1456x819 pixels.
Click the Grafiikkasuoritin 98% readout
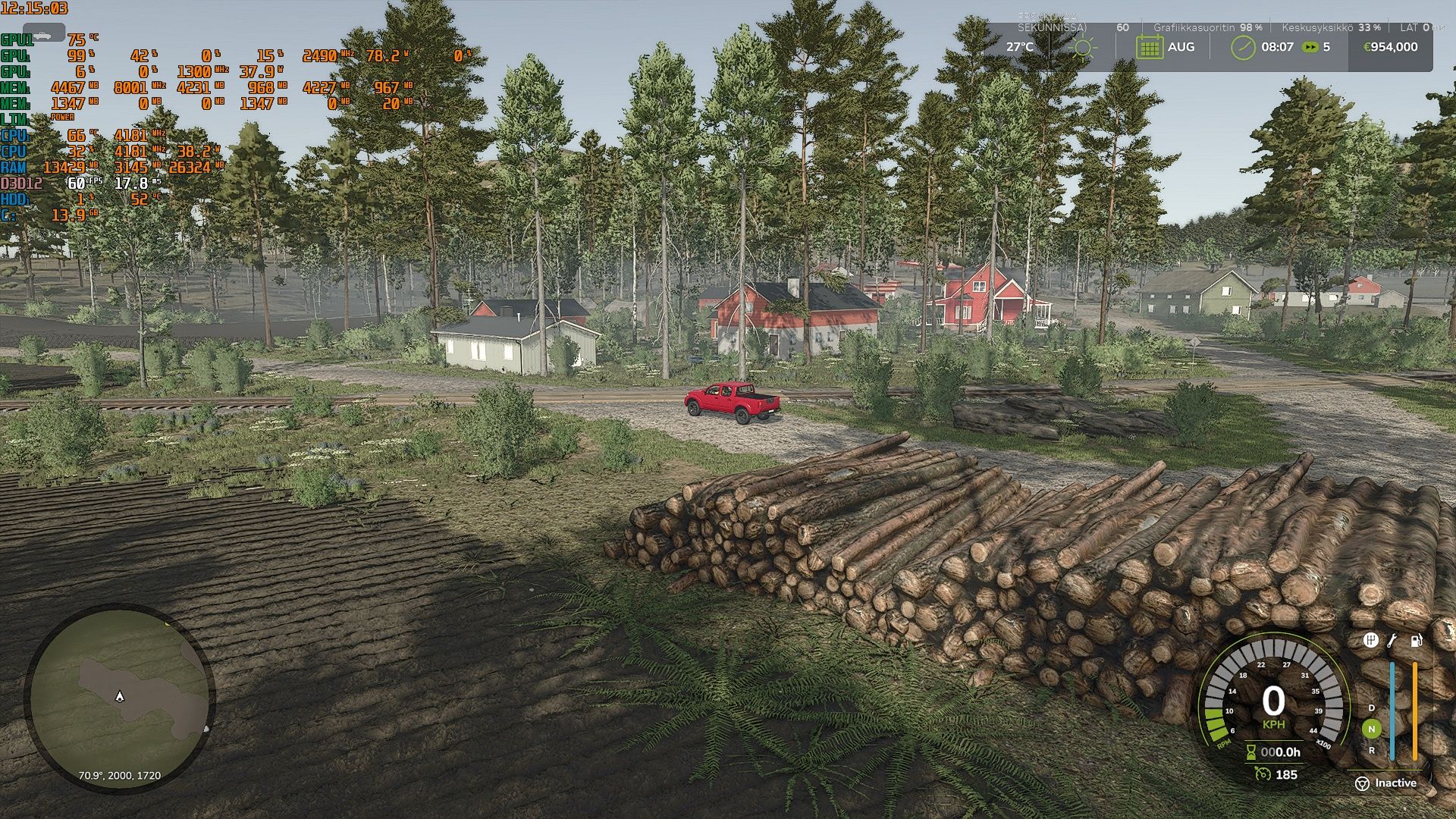(x=1206, y=27)
